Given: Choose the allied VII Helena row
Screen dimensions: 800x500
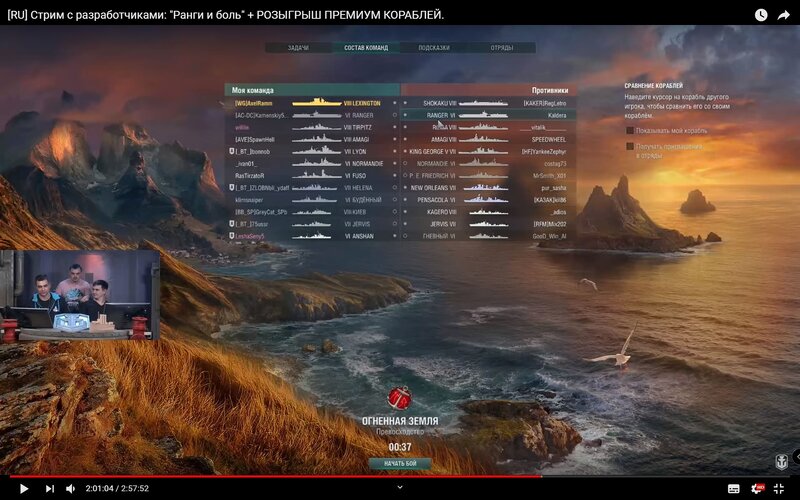Looking at the screenshot, I should 312,187.
